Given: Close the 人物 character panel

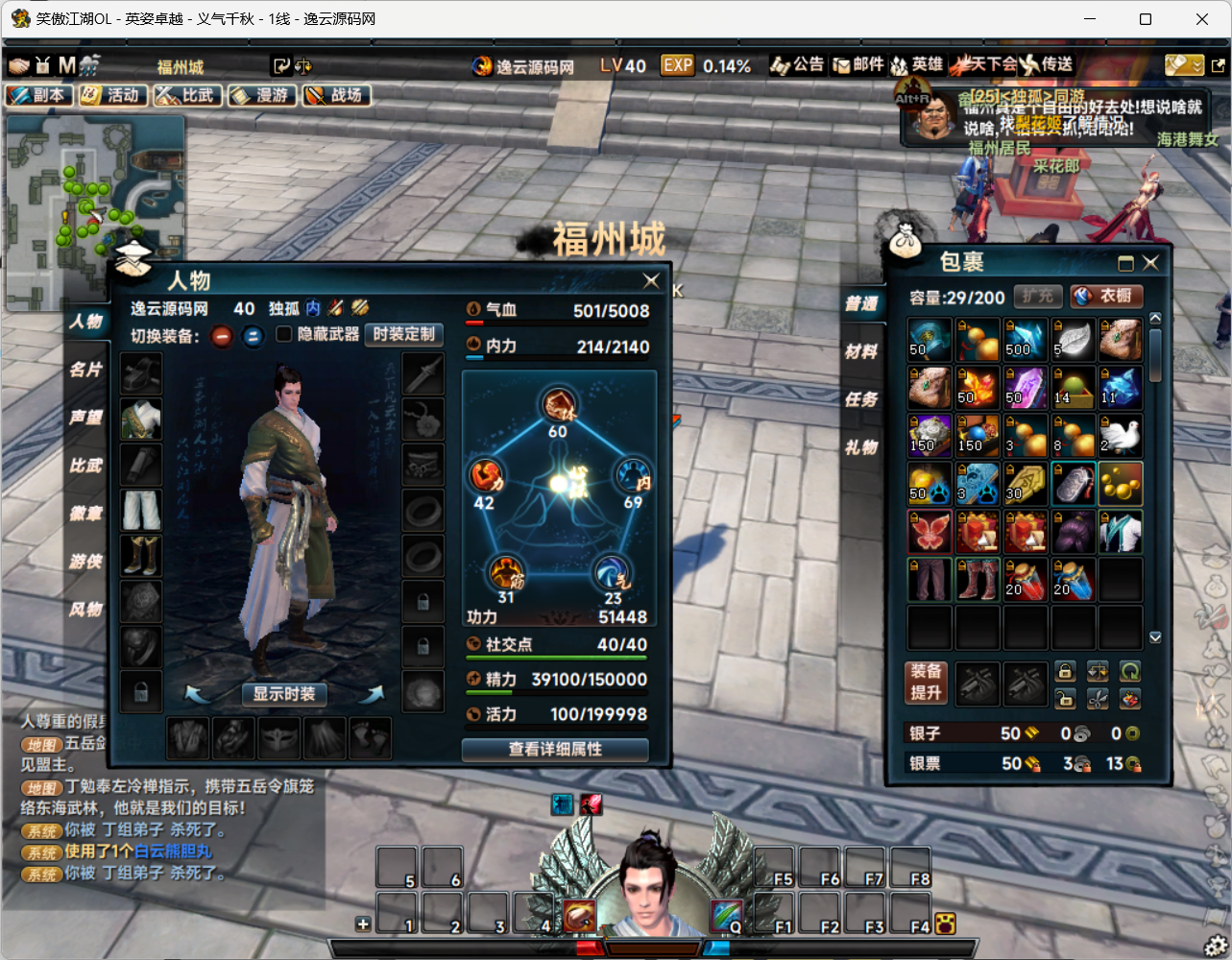Looking at the screenshot, I should (651, 280).
